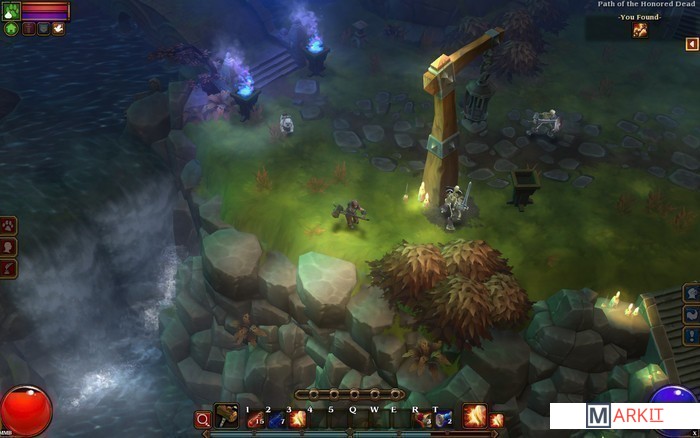The height and width of the screenshot is (438, 700).
Task: Activate the fire skill in hotbar slot 3
Action: coord(297,420)
